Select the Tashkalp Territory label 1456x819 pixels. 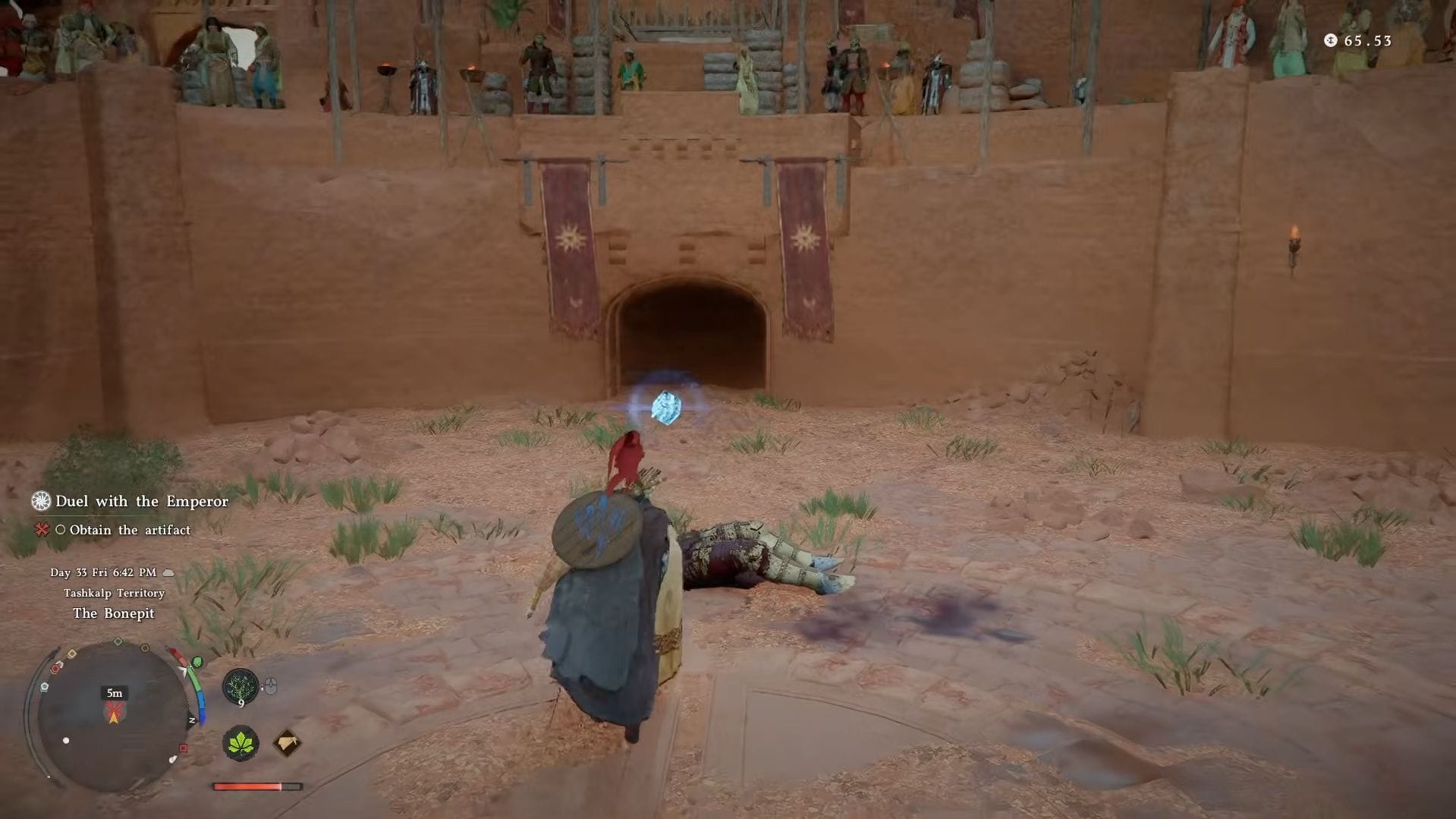(x=115, y=594)
